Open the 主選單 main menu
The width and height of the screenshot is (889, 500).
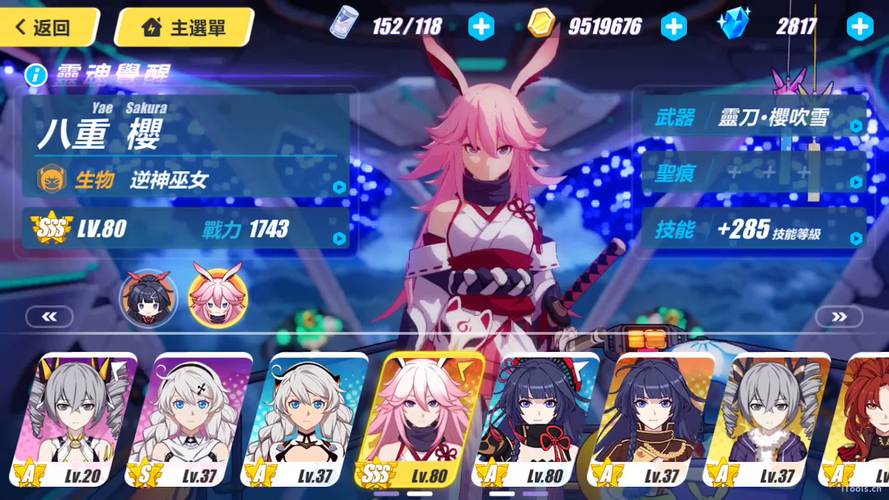click(x=183, y=27)
